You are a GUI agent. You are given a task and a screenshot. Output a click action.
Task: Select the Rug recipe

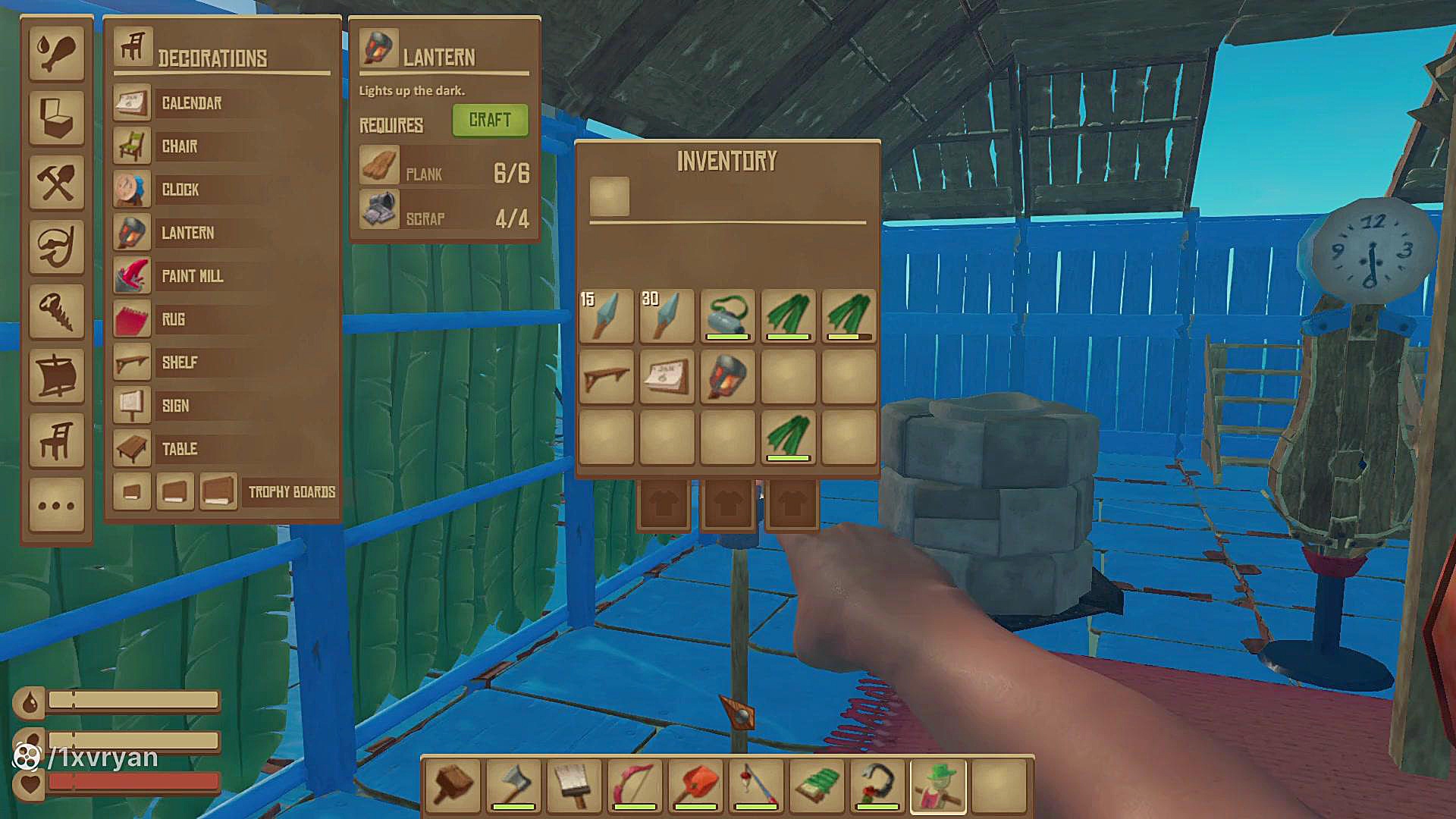tap(174, 319)
